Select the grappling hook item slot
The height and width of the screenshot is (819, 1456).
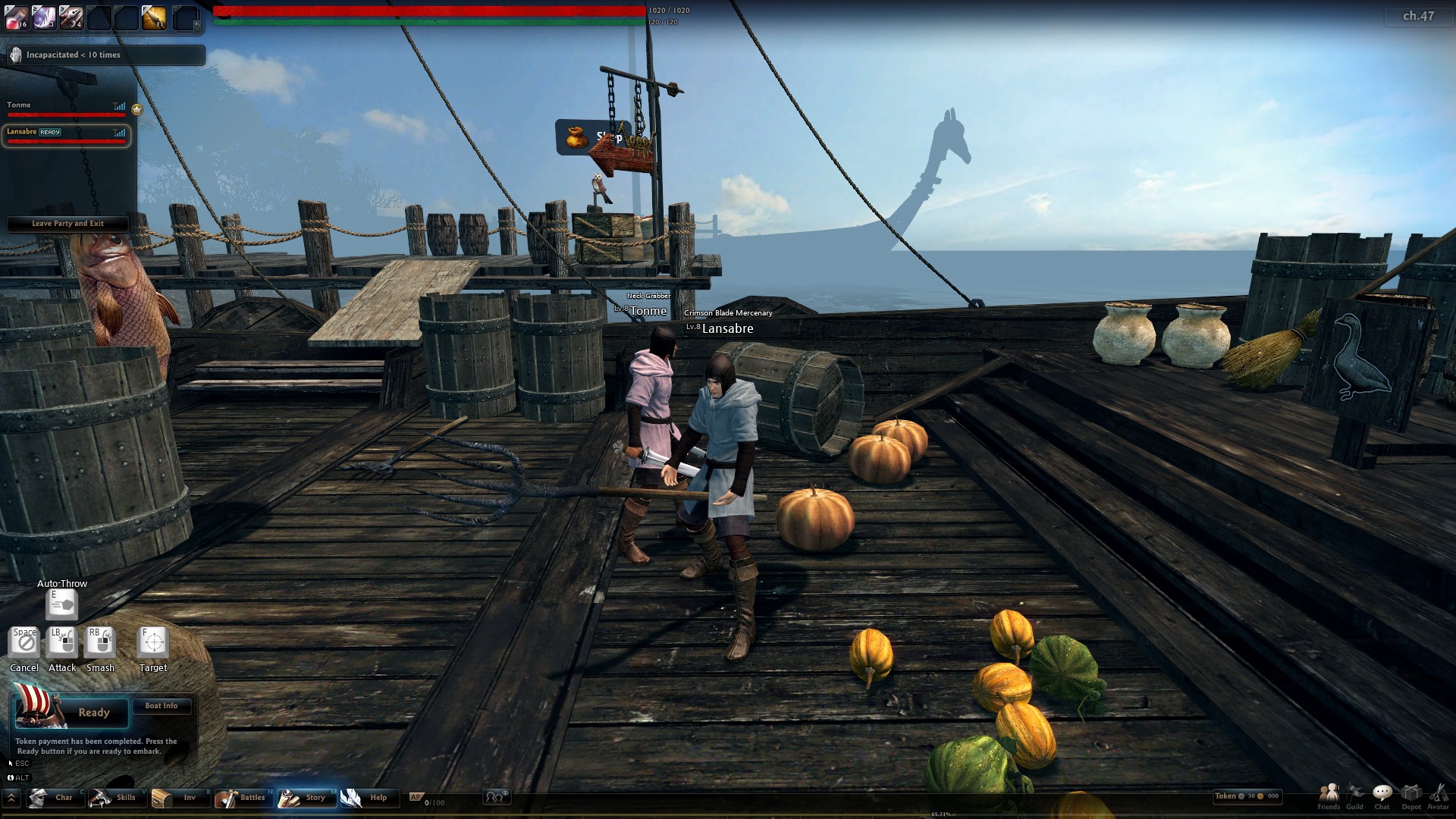71,17
